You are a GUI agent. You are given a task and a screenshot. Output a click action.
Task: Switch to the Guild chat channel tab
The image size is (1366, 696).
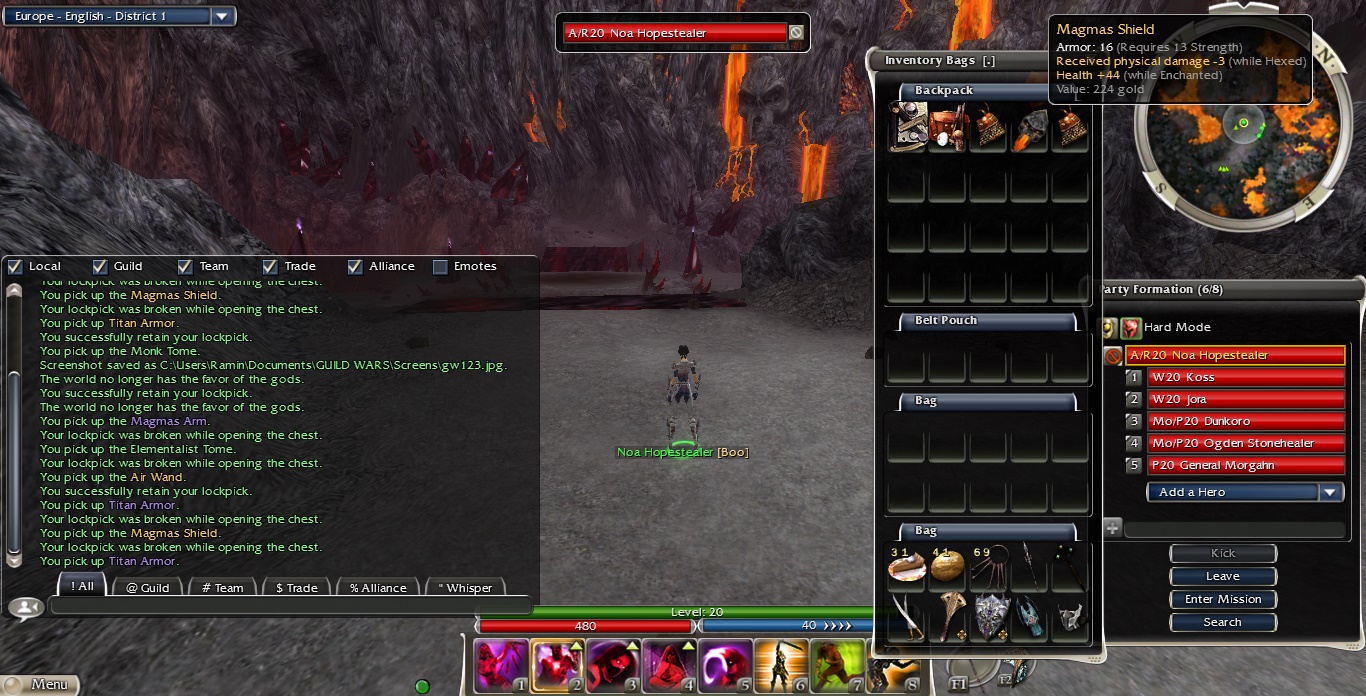(x=147, y=587)
